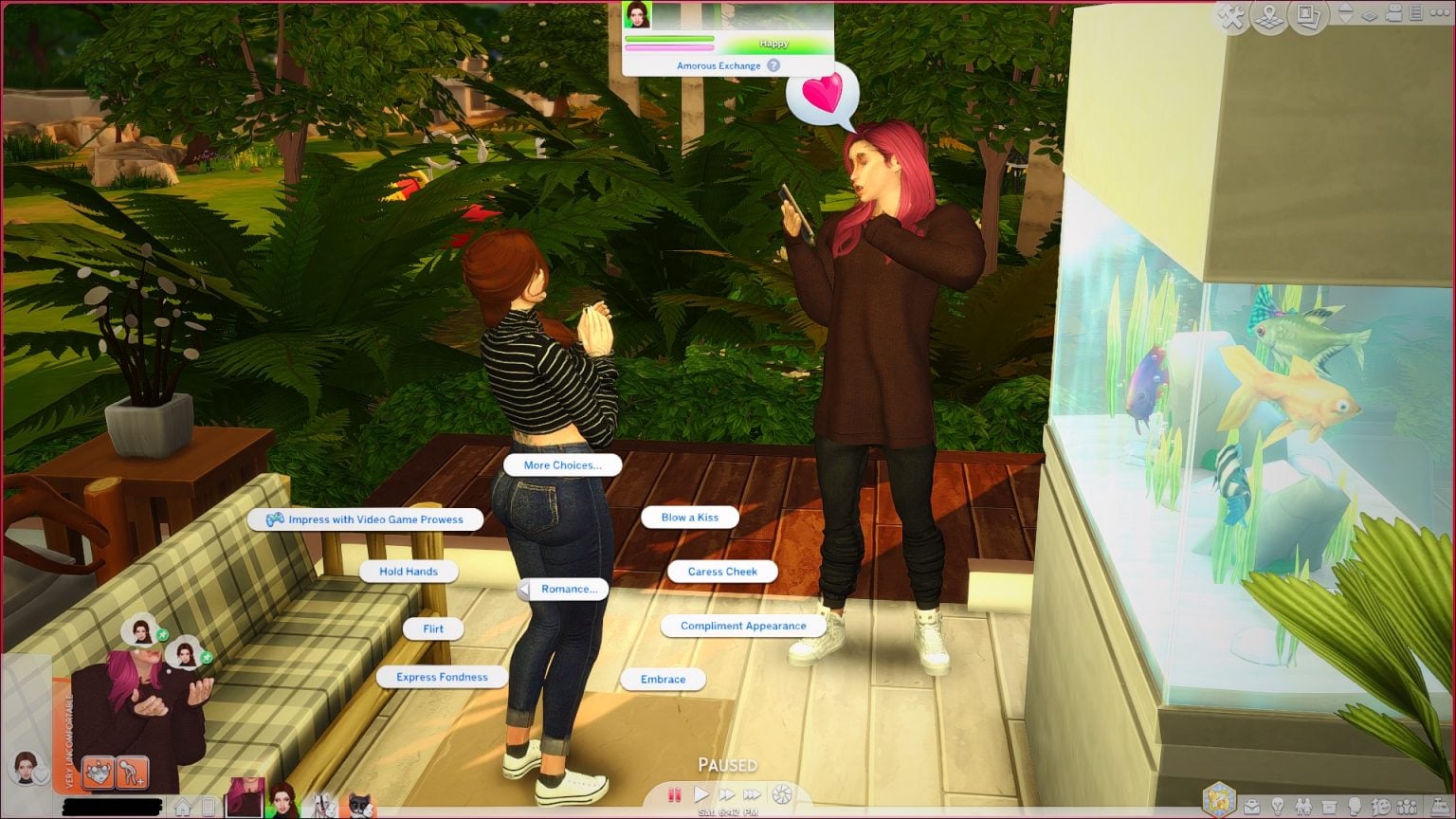Choose the Blow a Kiss interaction
This screenshot has width=1456, height=819.
point(691,518)
